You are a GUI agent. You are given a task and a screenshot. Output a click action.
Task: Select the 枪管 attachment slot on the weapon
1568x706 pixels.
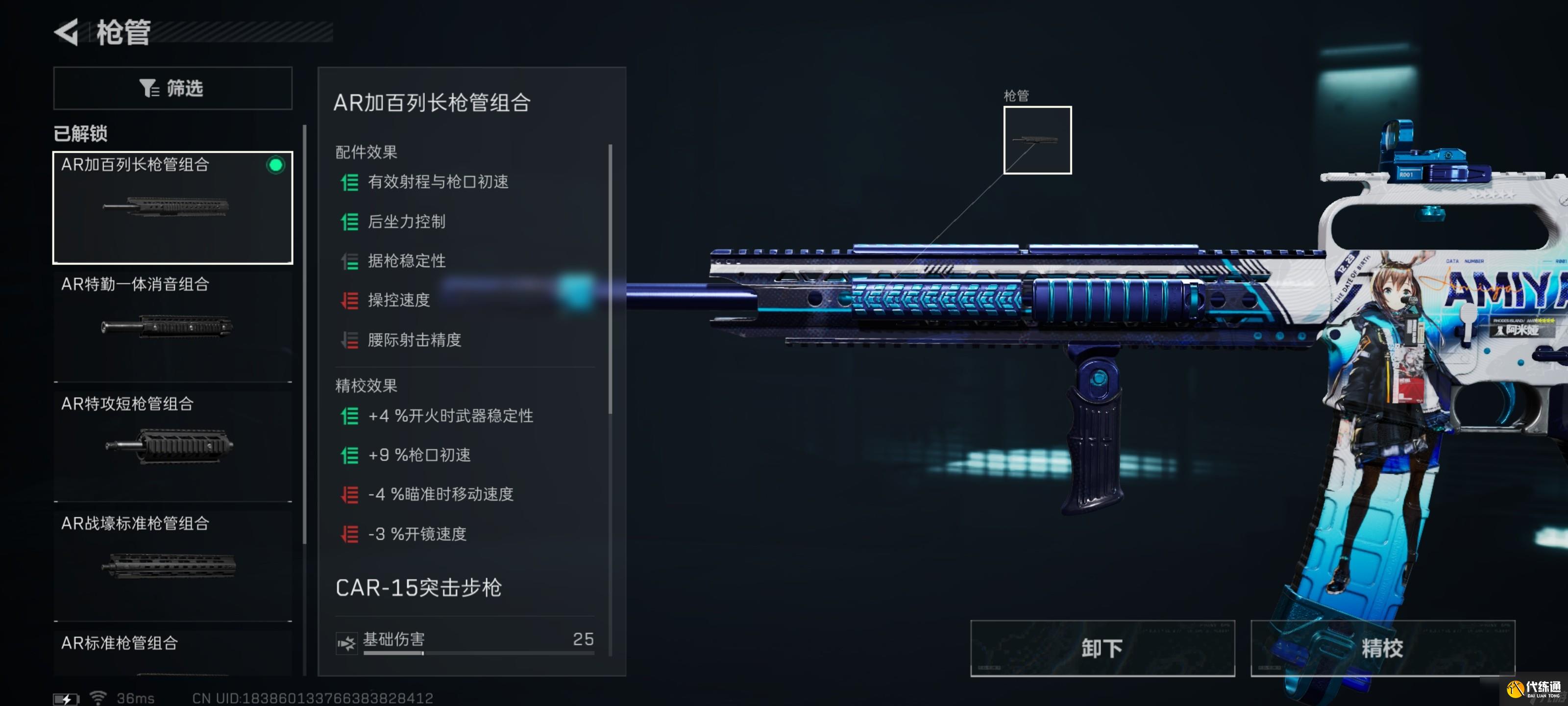tap(1037, 140)
